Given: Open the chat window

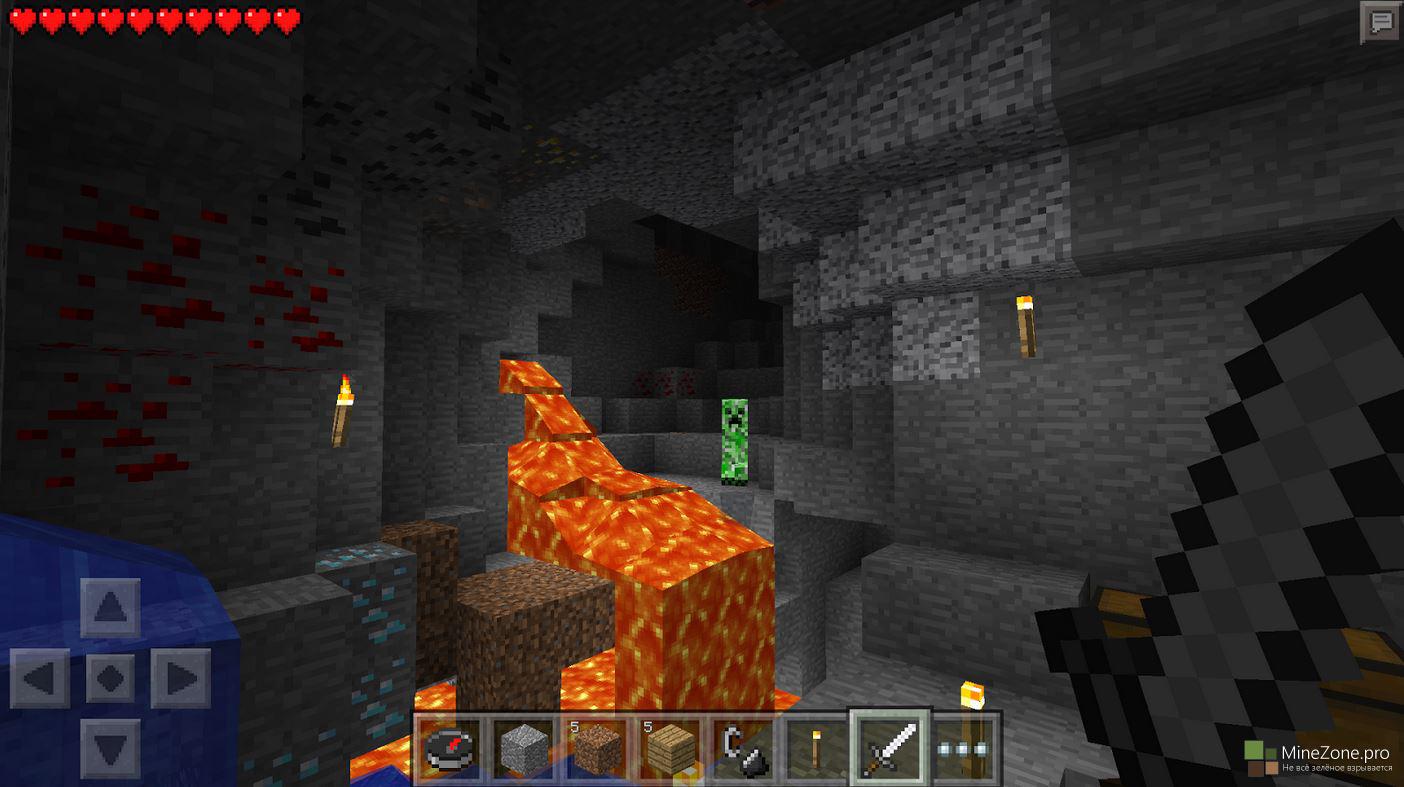Looking at the screenshot, I should pyautogui.click(x=1381, y=21).
